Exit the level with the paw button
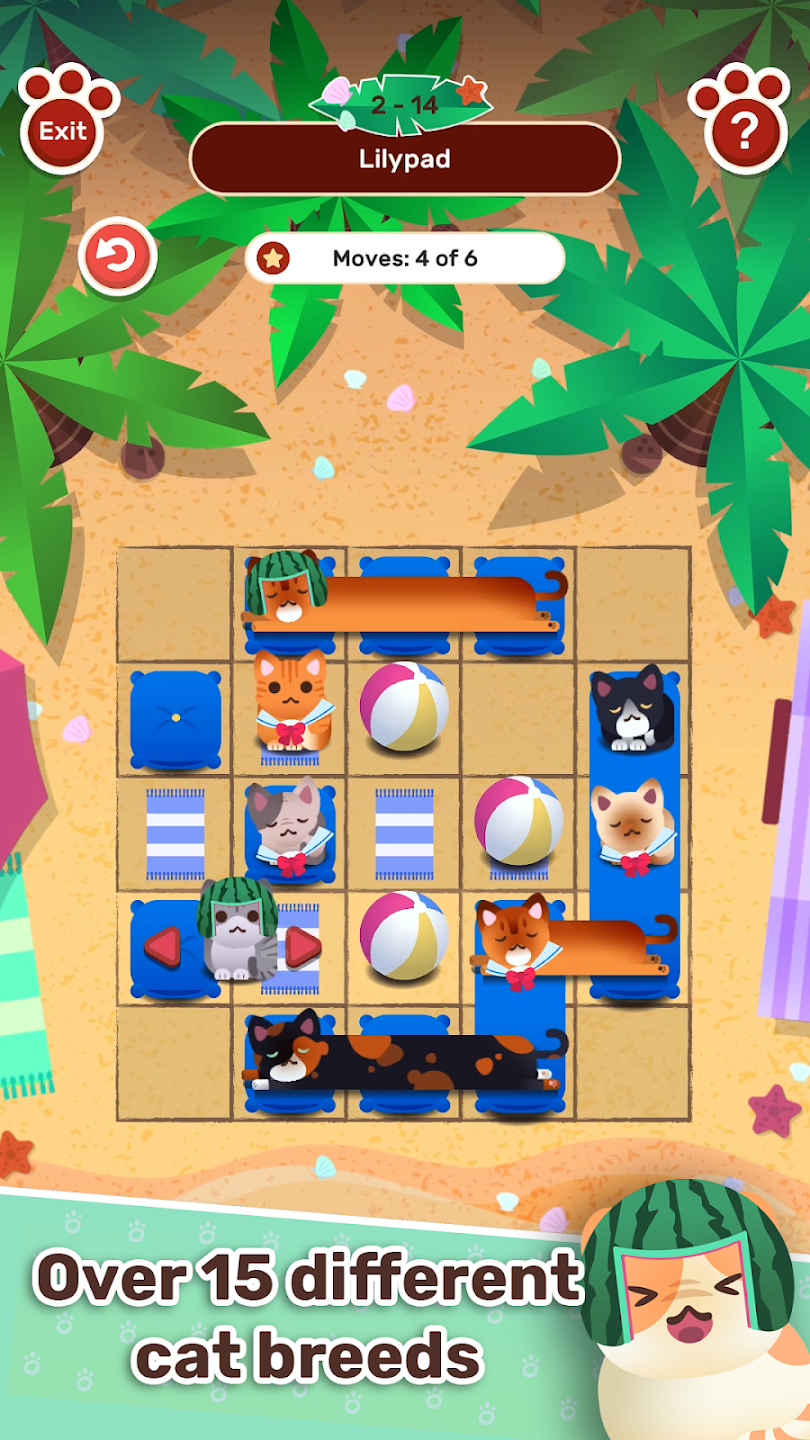 tap(65, 127)
